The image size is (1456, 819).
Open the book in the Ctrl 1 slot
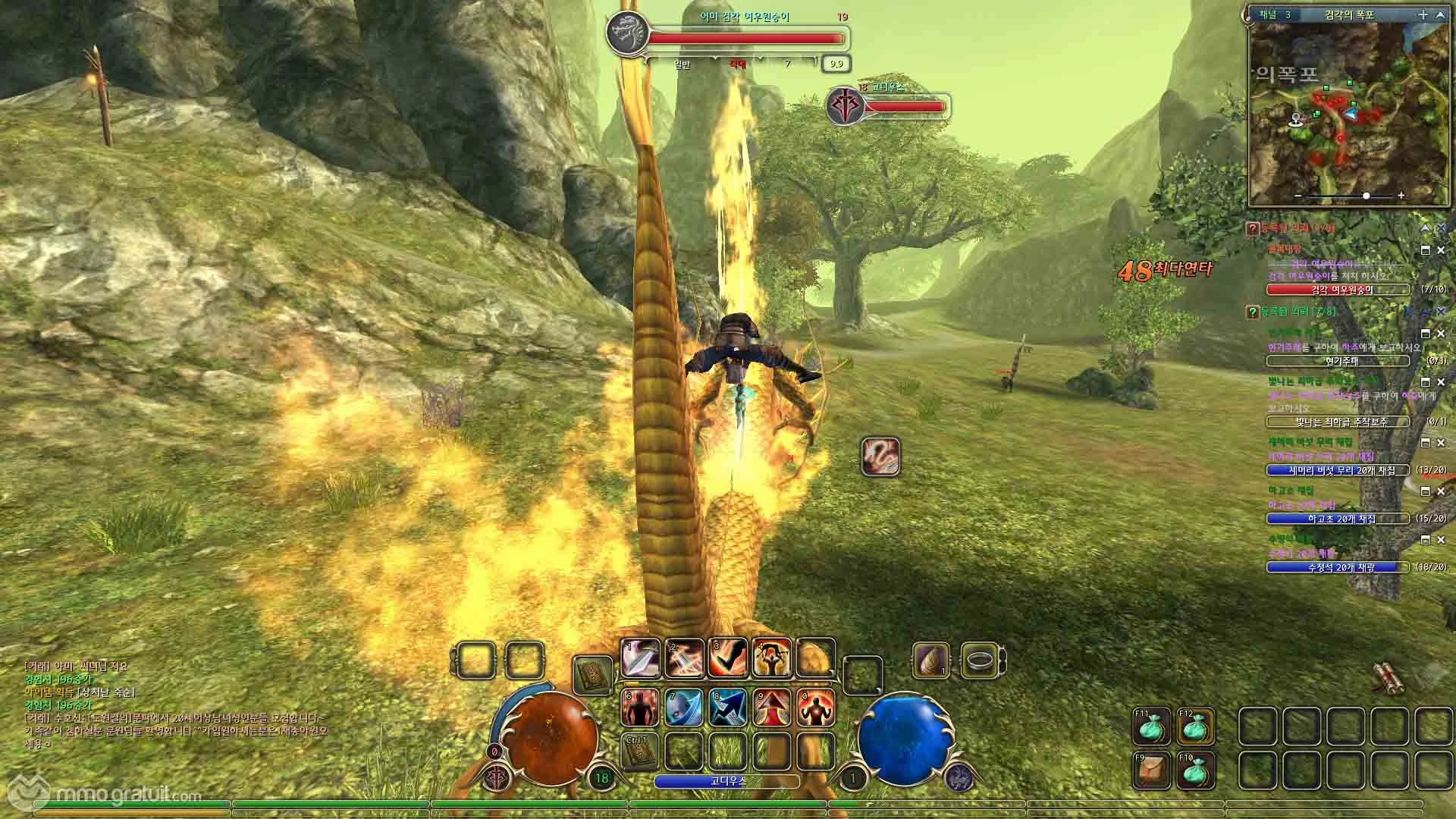tap(639, 751)
